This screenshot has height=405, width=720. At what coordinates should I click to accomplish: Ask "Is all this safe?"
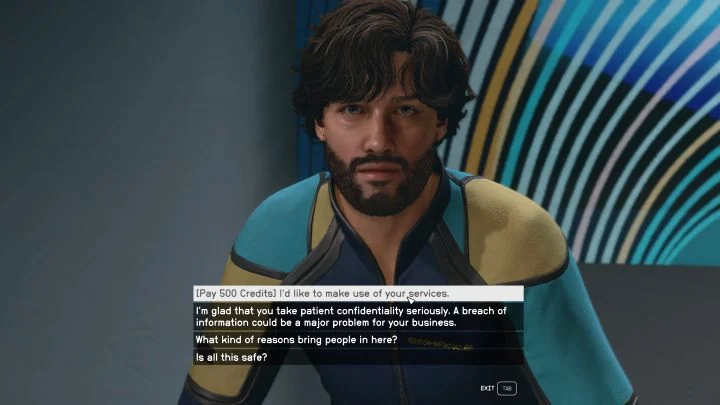pyautogui.click(x=231, y=357)
